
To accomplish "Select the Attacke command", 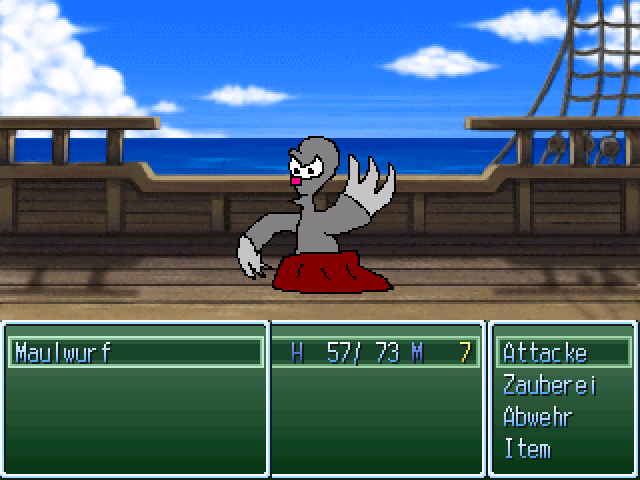I will [545, 353].
